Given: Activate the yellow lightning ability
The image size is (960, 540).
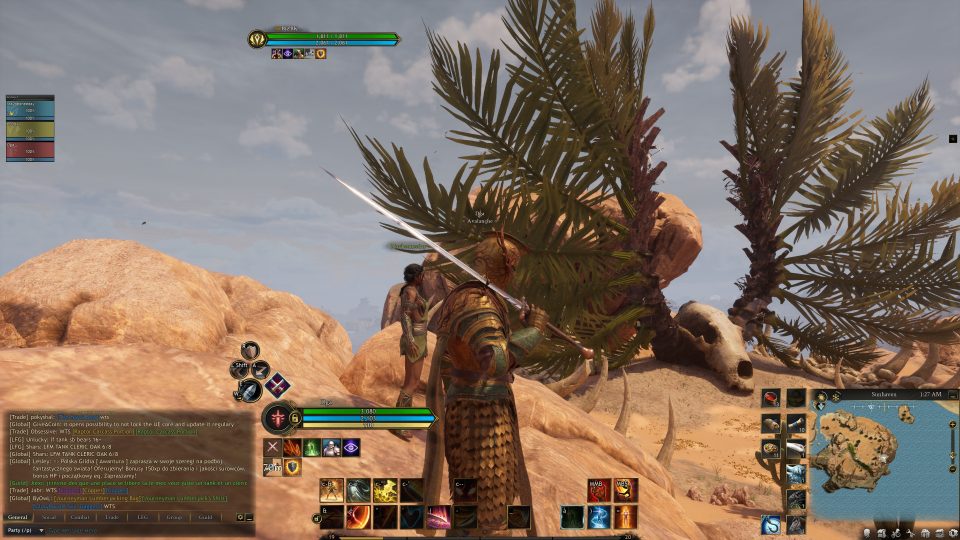Looking at the screenshot, I should coord(385,490).
